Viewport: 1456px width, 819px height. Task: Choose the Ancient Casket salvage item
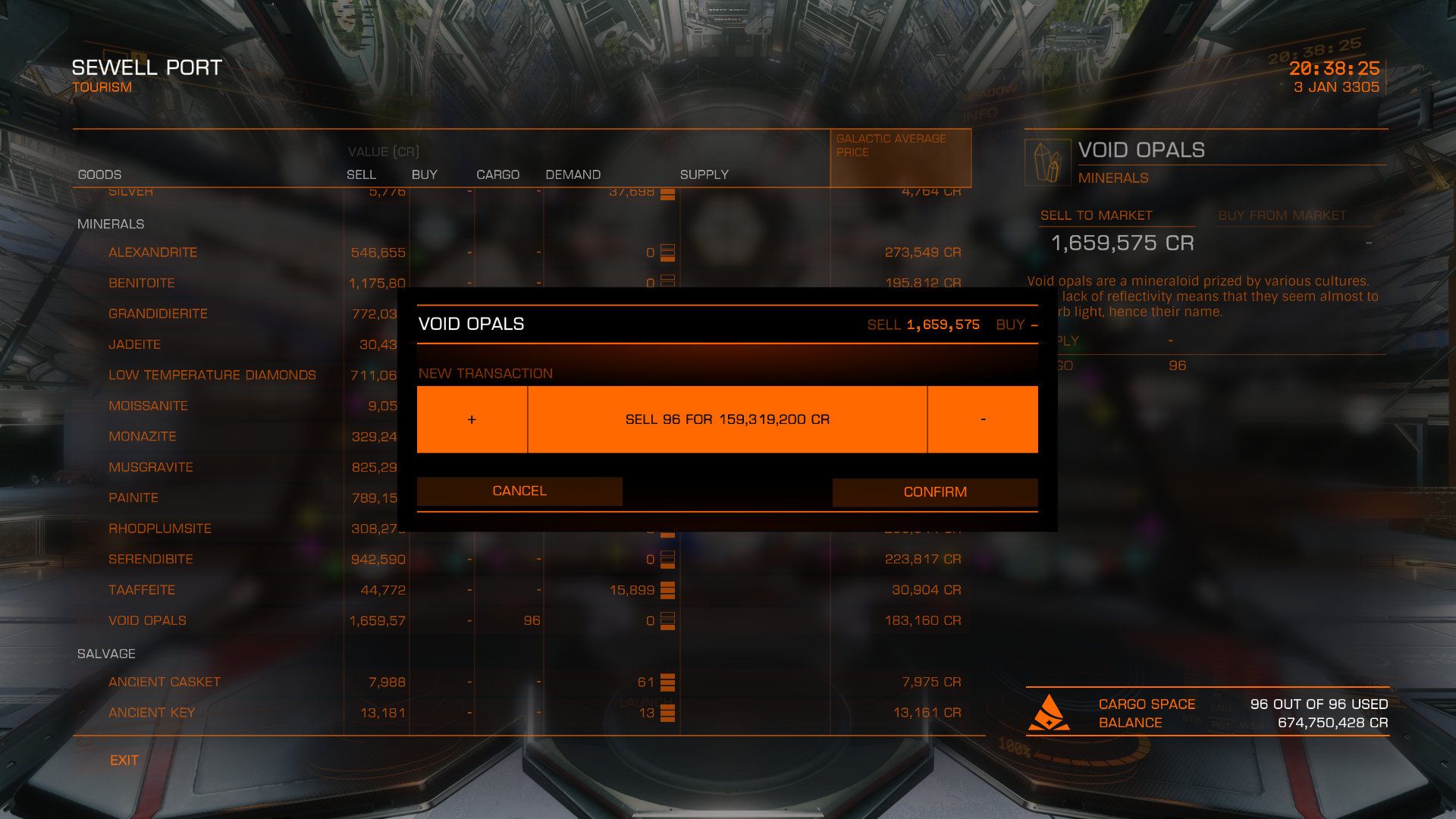coord(164,682)
